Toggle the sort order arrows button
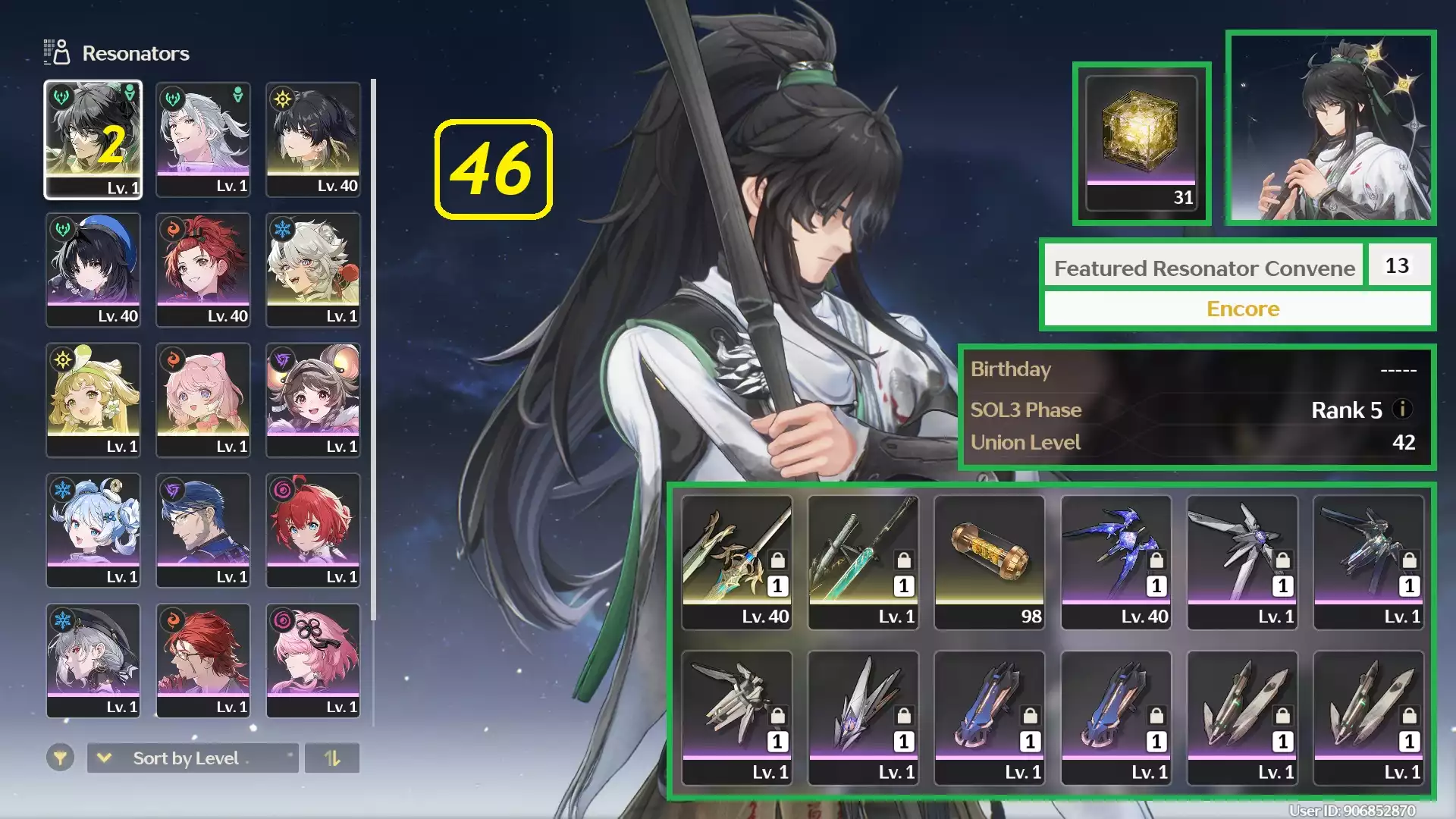Screen dimensions: 1456x819 pos(332,758)
